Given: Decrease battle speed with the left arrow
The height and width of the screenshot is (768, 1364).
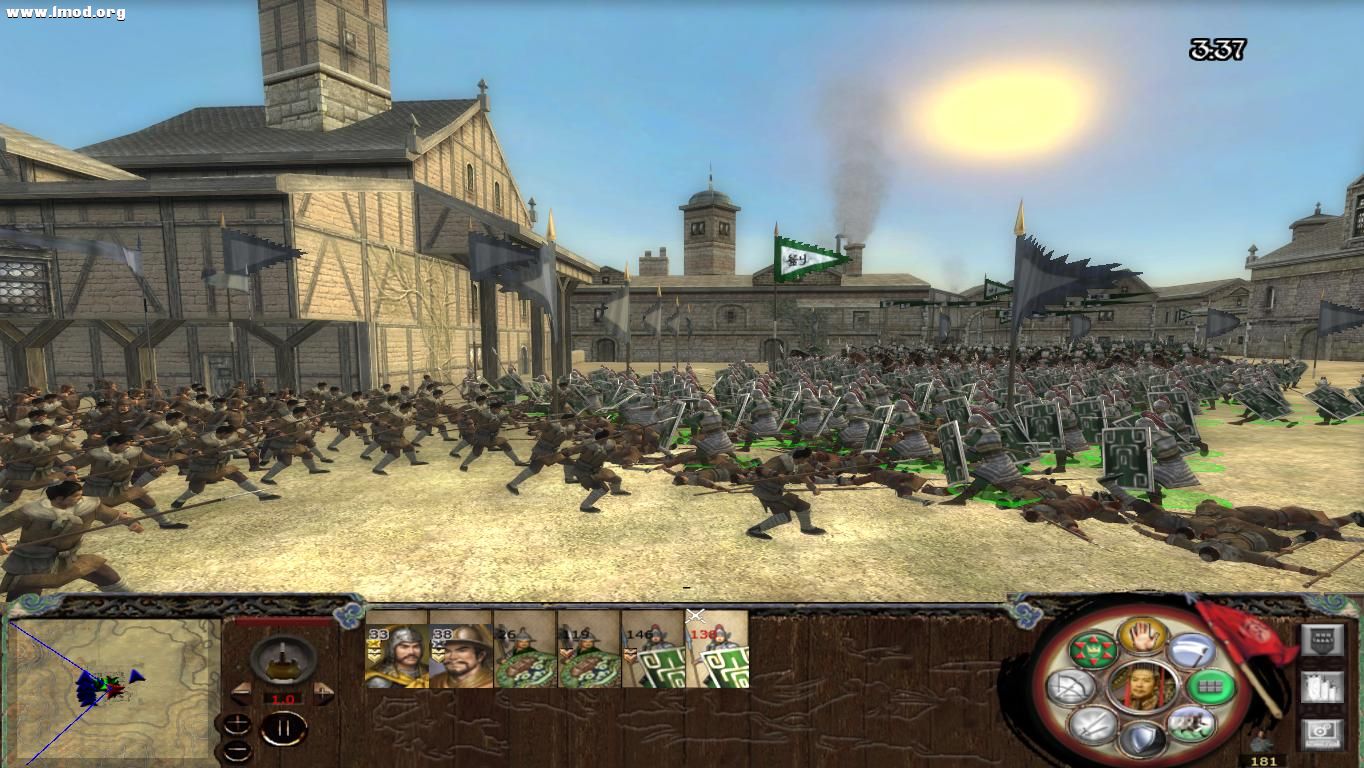Looking at the screenshot, I should click(241, 693).
